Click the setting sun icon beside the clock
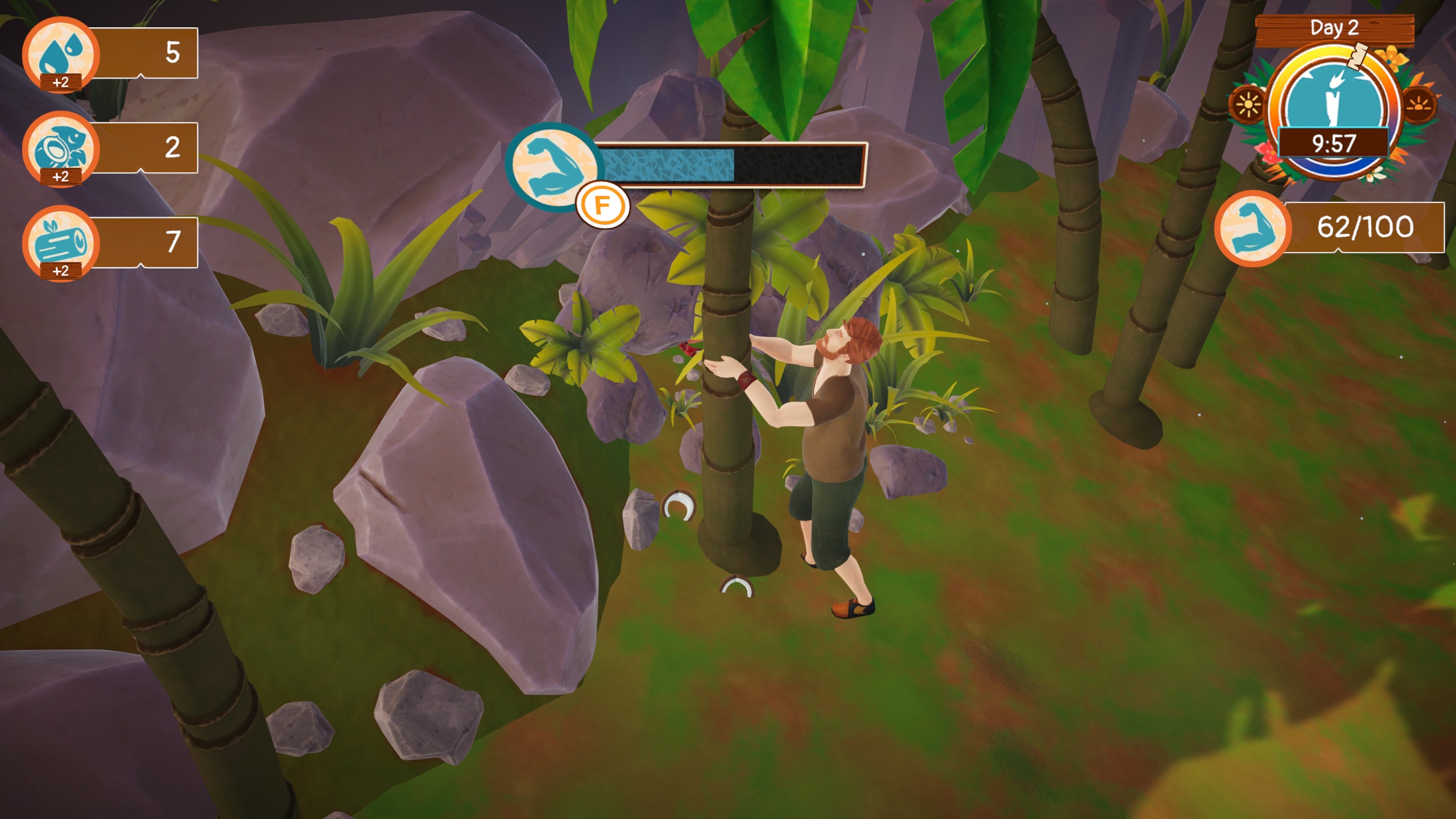This screenshot has width=1456, height=819. (1419, 105)
